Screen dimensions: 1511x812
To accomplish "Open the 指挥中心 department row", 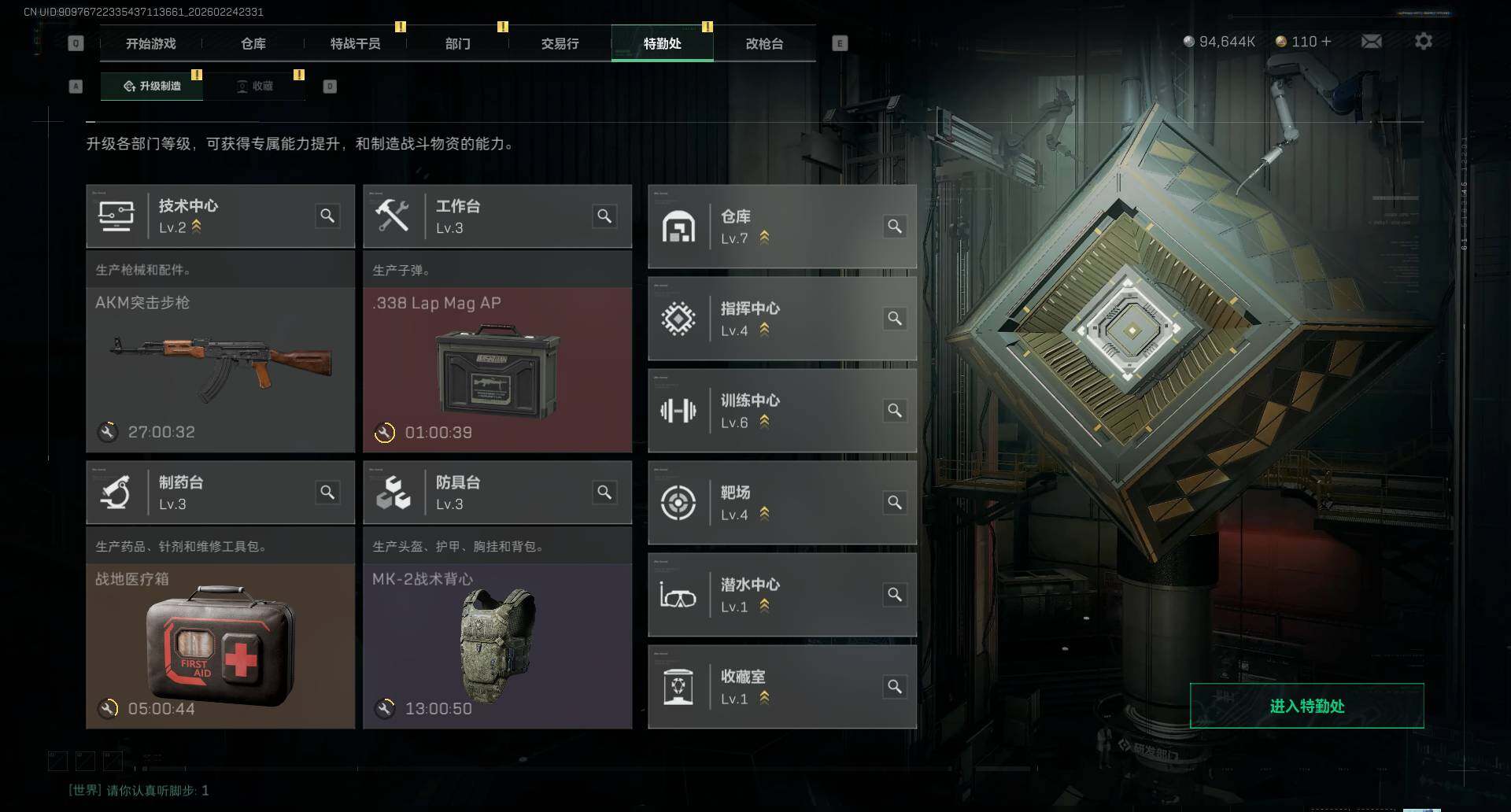I will [x=781, y=319].
